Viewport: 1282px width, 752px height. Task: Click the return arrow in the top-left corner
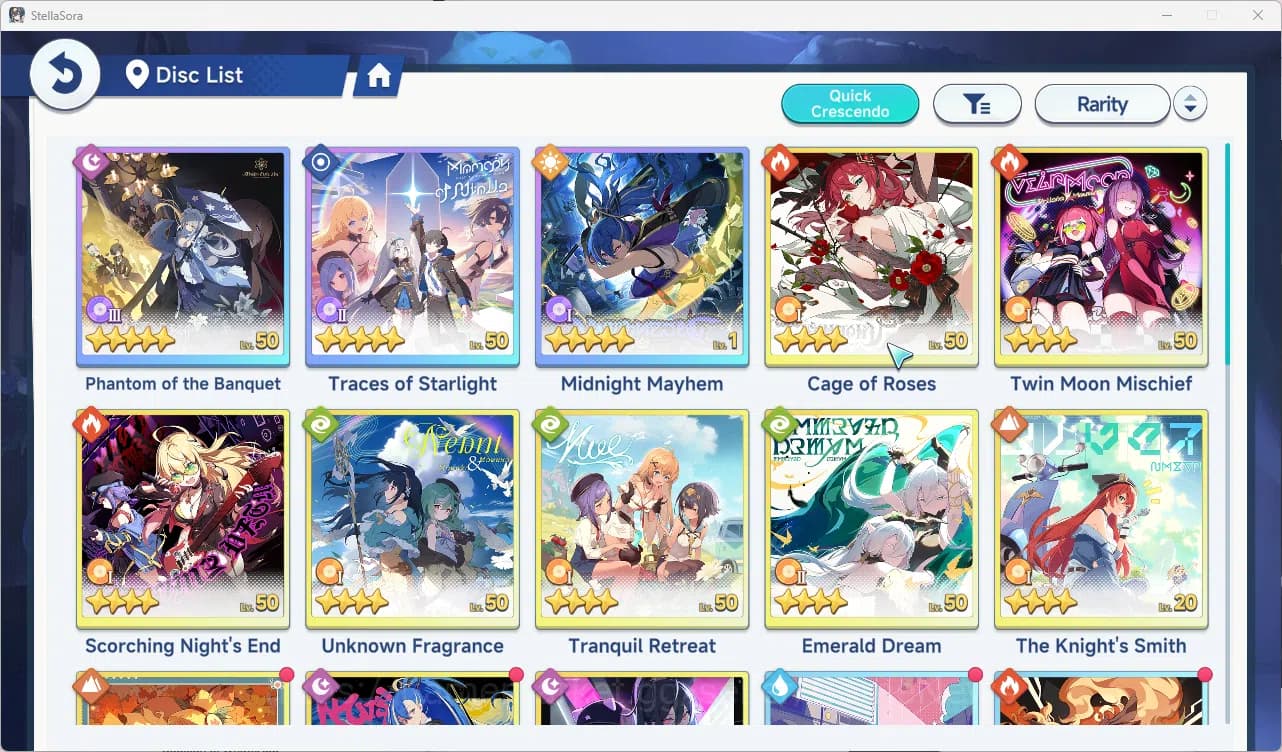tap(64, 73)
